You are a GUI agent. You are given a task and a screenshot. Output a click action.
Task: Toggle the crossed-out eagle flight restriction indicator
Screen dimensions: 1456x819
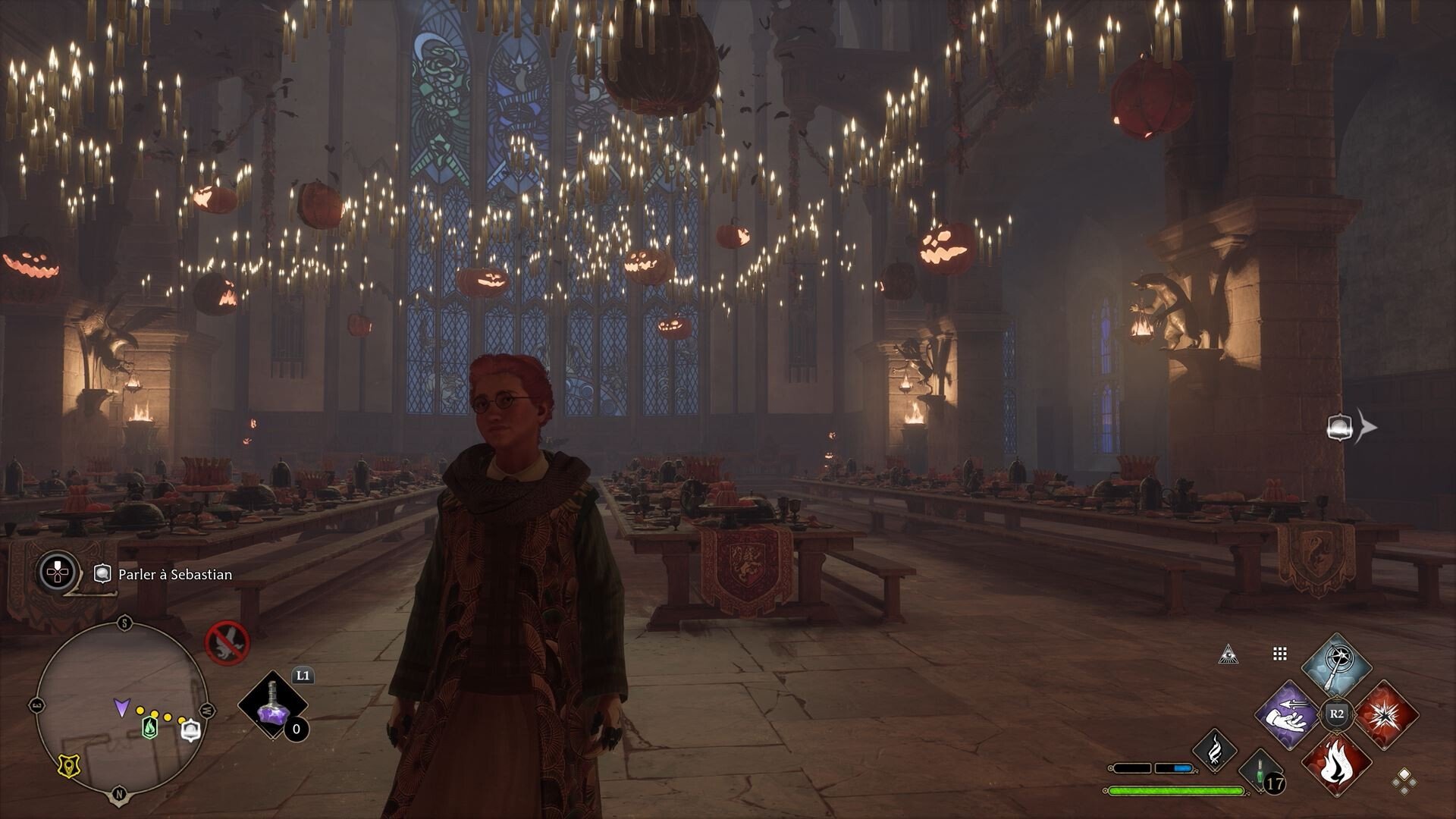[226, 645]
